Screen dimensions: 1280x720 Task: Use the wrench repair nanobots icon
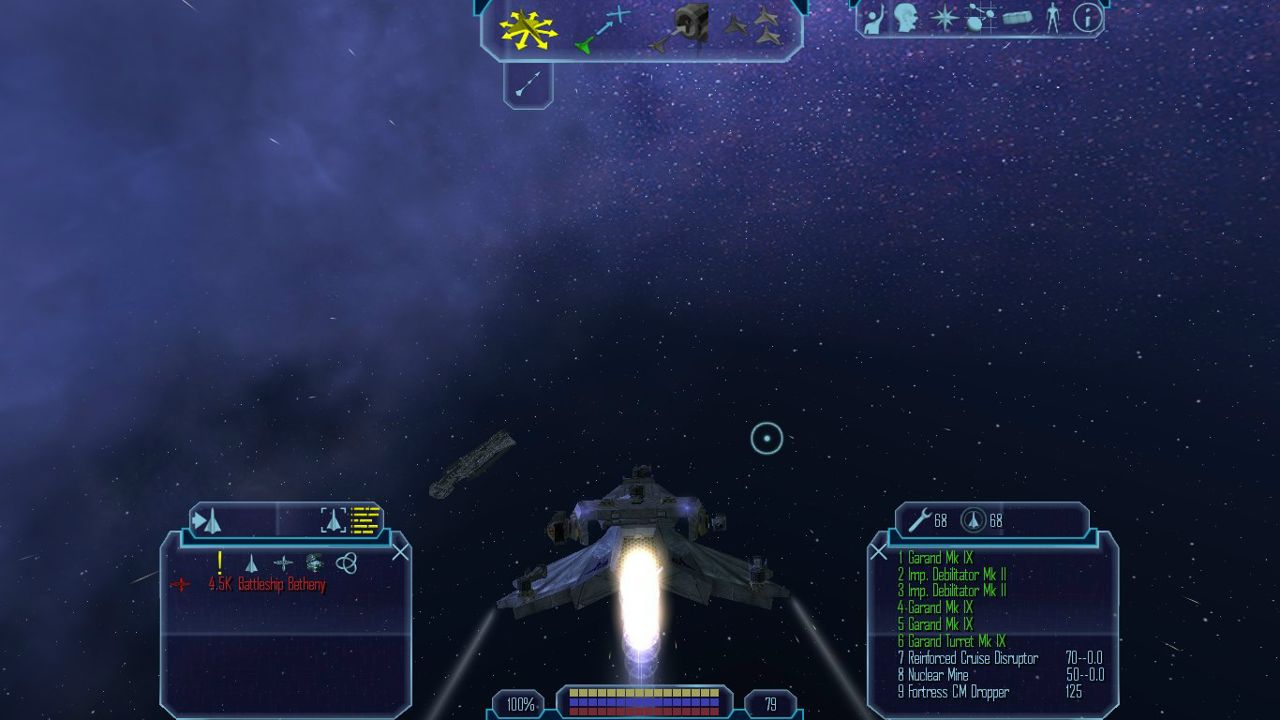920,520
